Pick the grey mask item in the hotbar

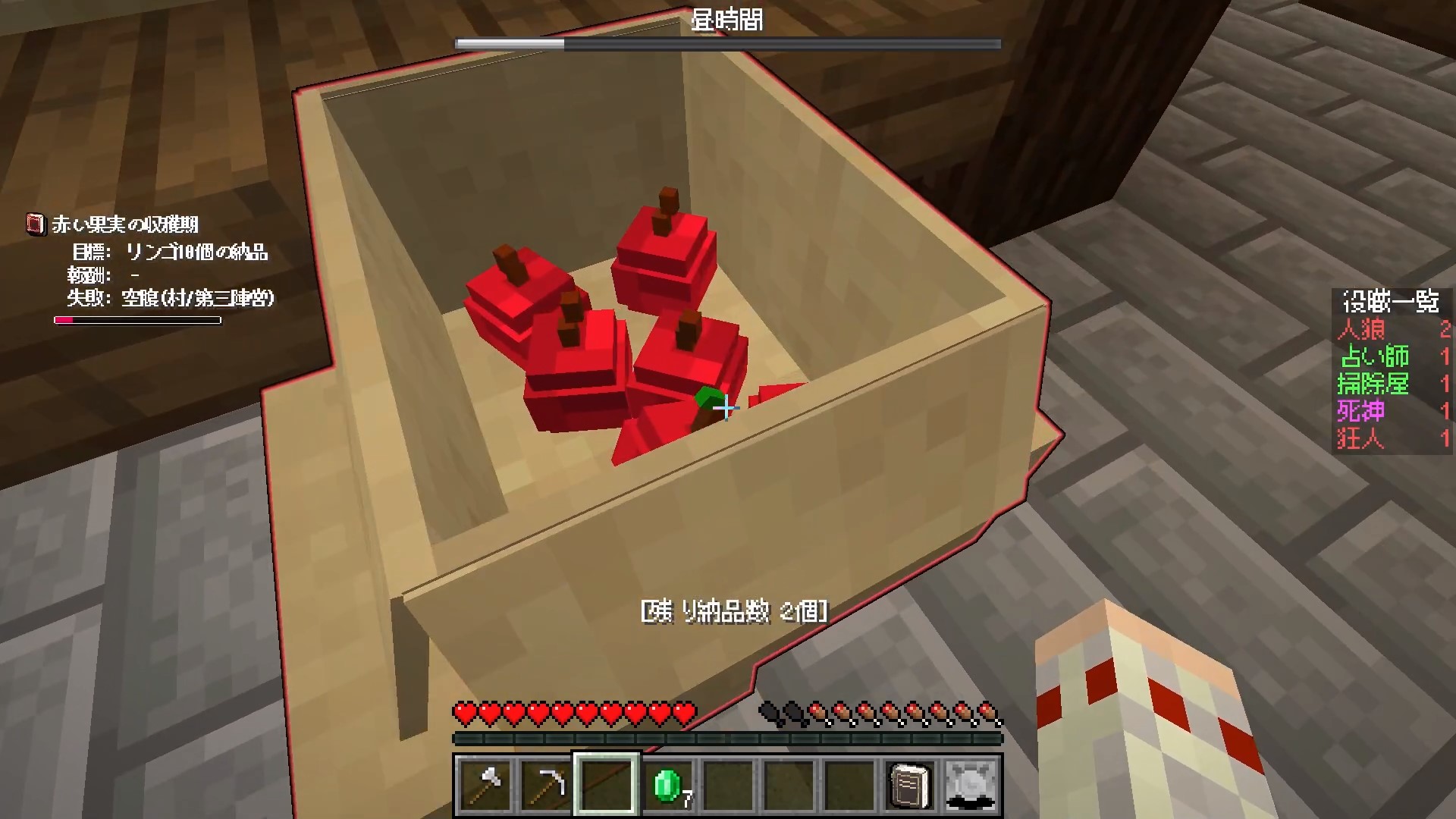point(971,785)
